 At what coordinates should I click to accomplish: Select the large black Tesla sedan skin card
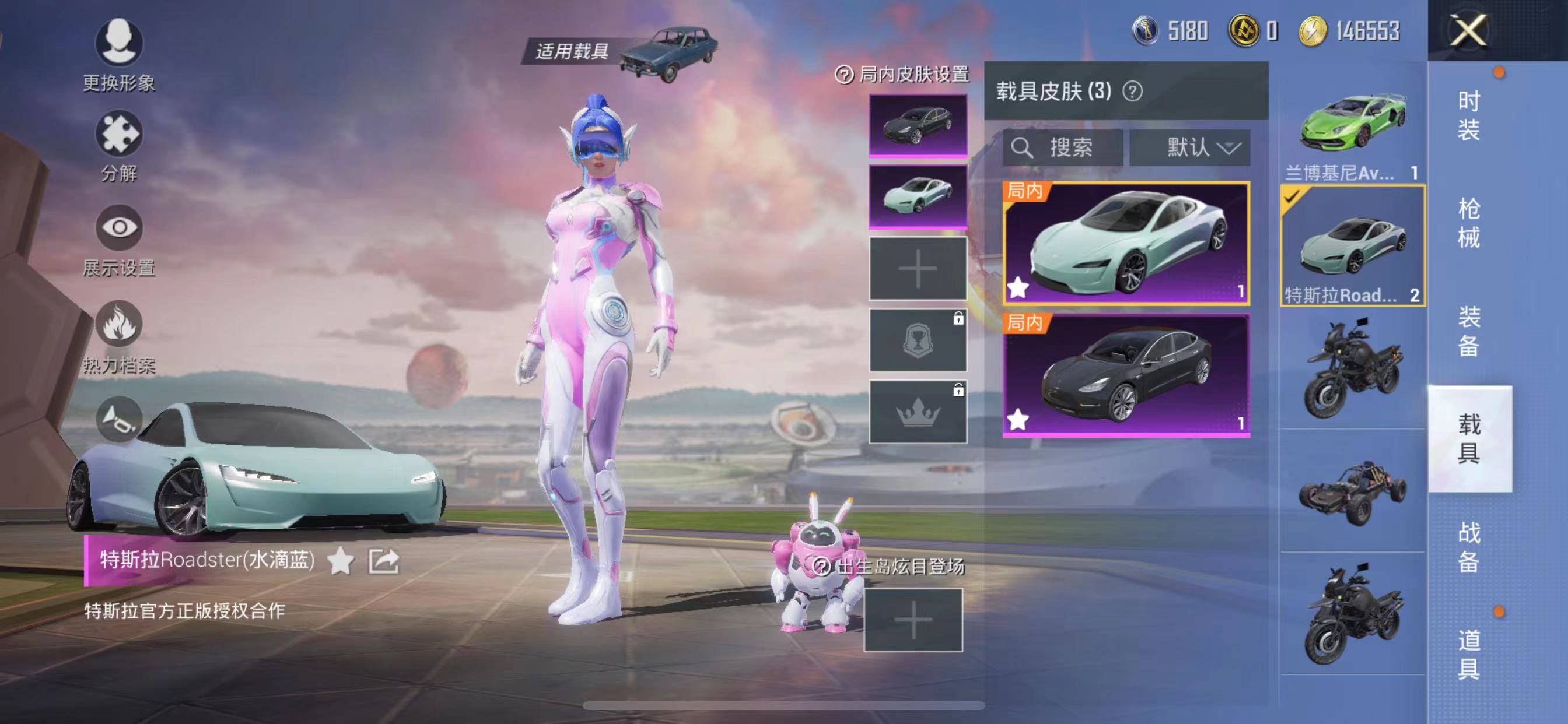pos(1126,375)
